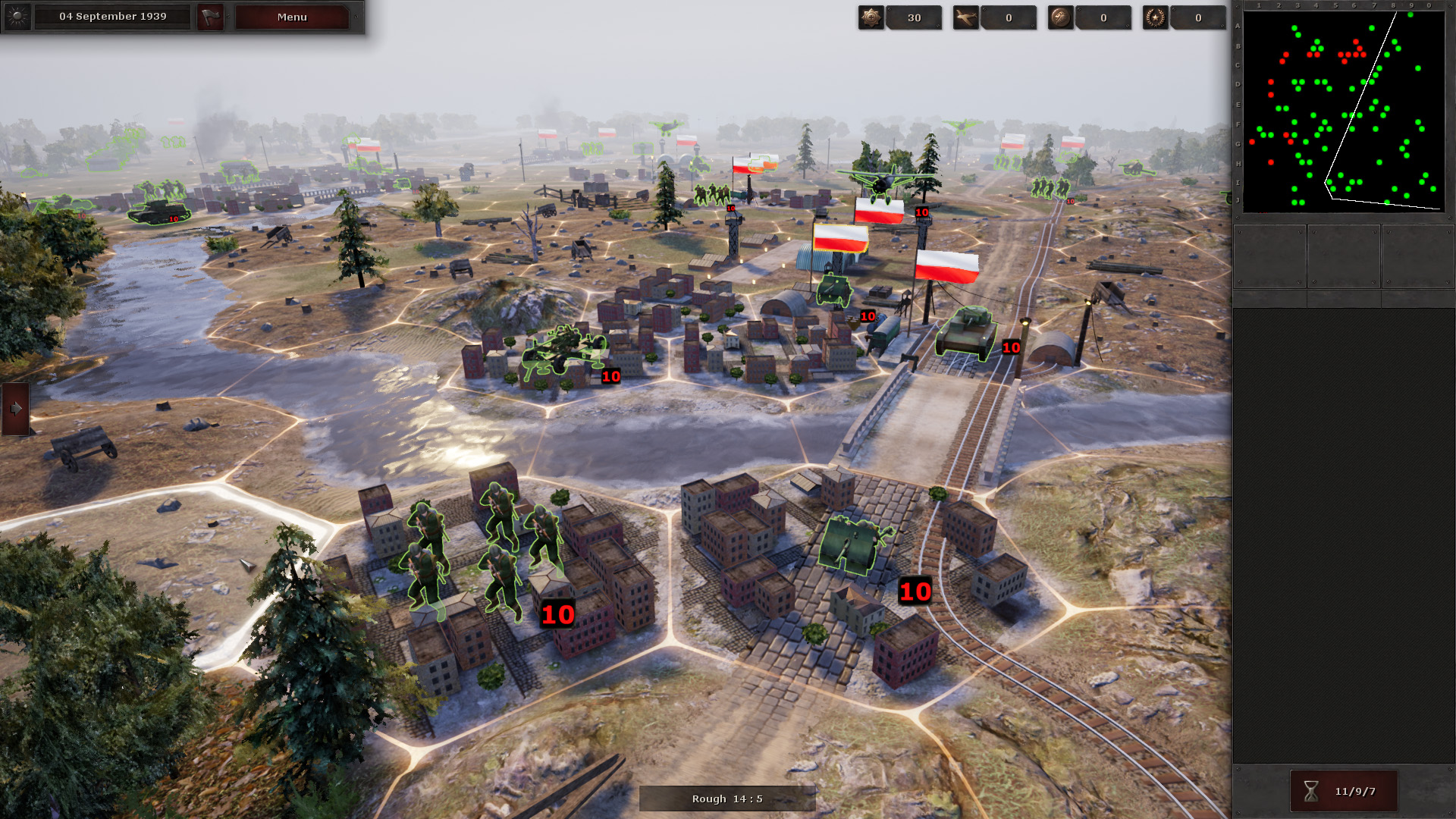Click the 11/9/7 turn counter button
The image size is (1456, 819).
coord(1344,790)
